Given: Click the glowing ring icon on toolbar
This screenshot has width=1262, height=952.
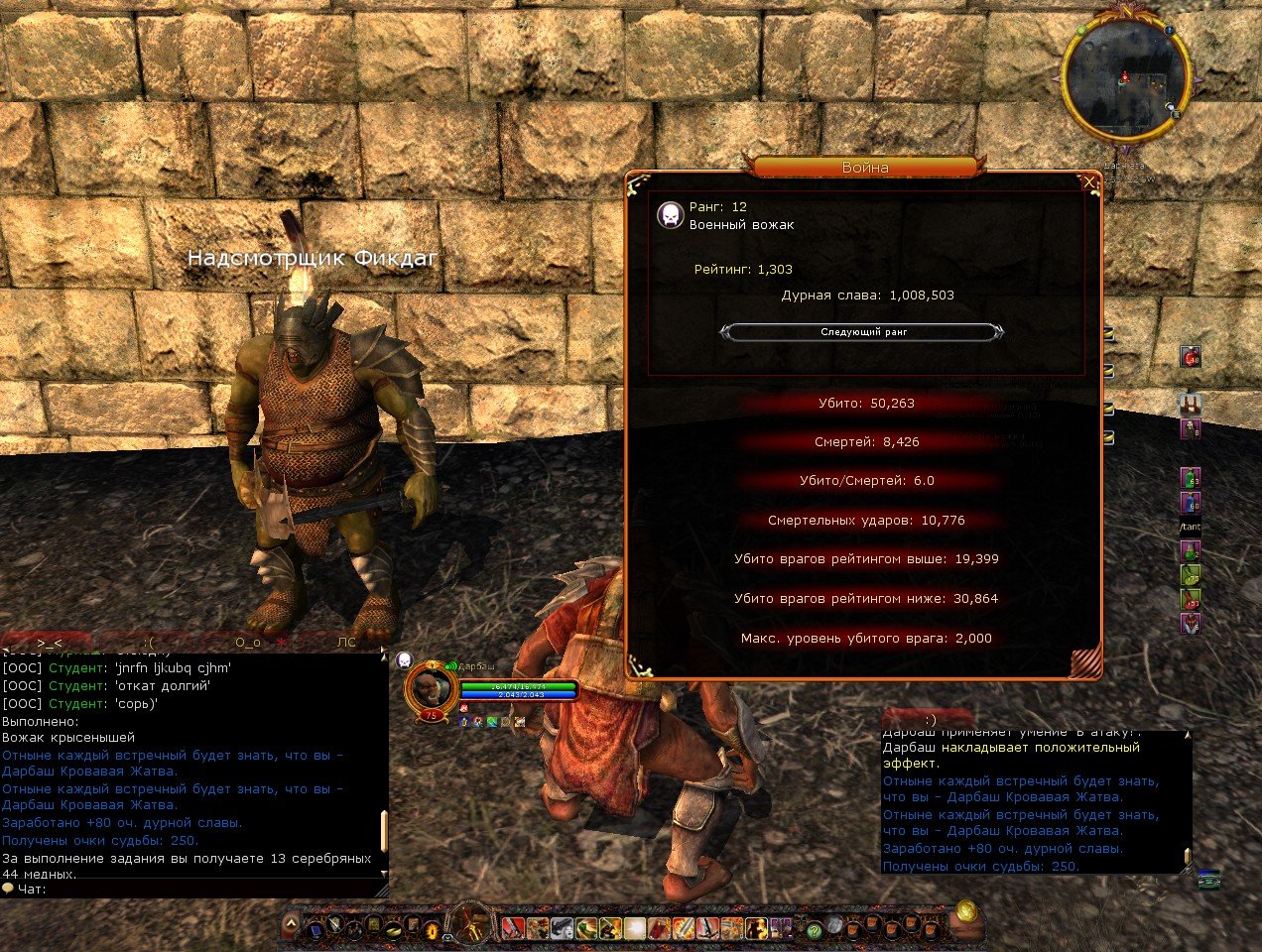Looking at the screenshot, I should tap(432, 930).
